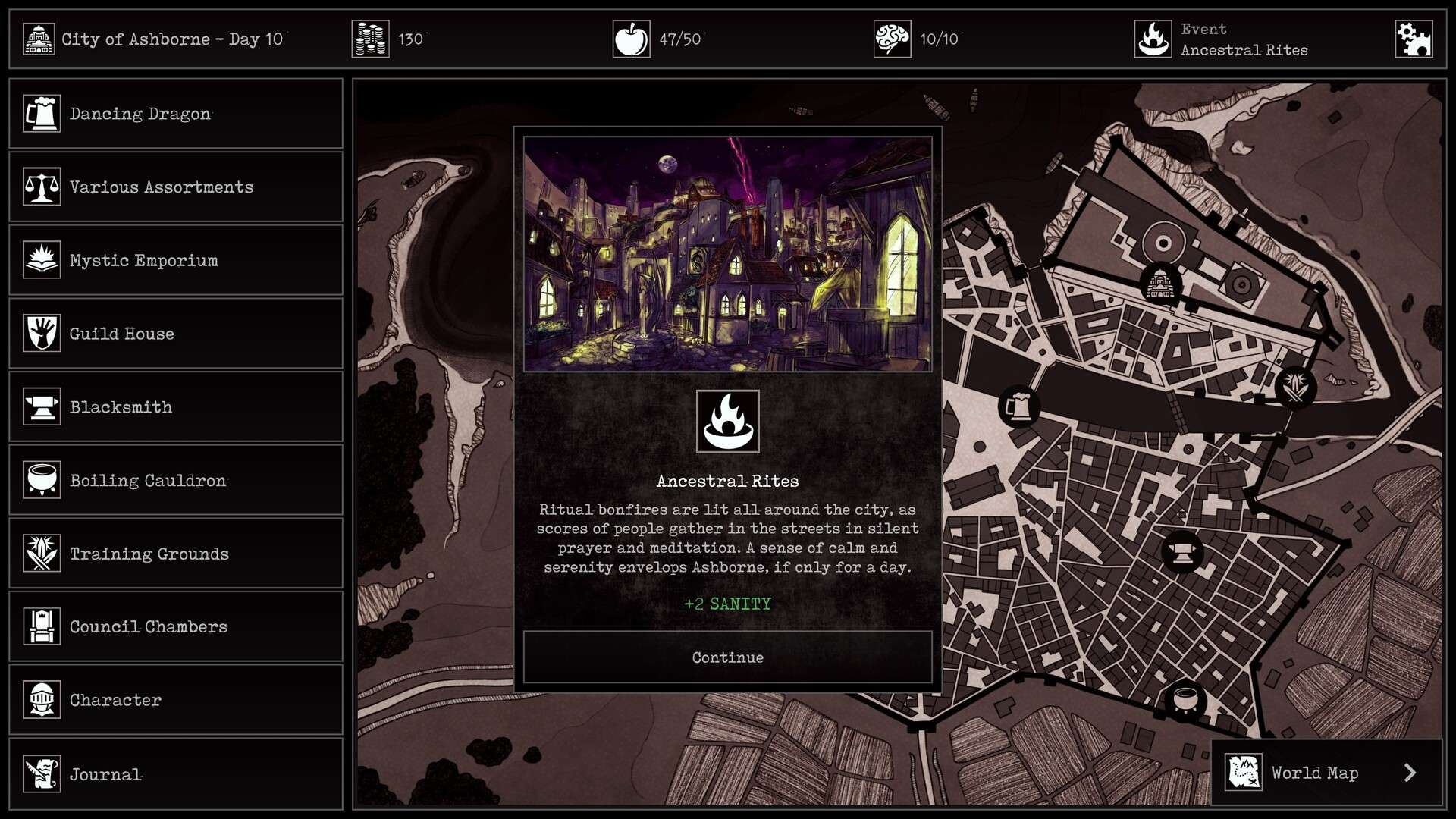Screen dimensions: 1456x819
Task: Click the cauldron marker on the city map
Action: click(1185, 698)
